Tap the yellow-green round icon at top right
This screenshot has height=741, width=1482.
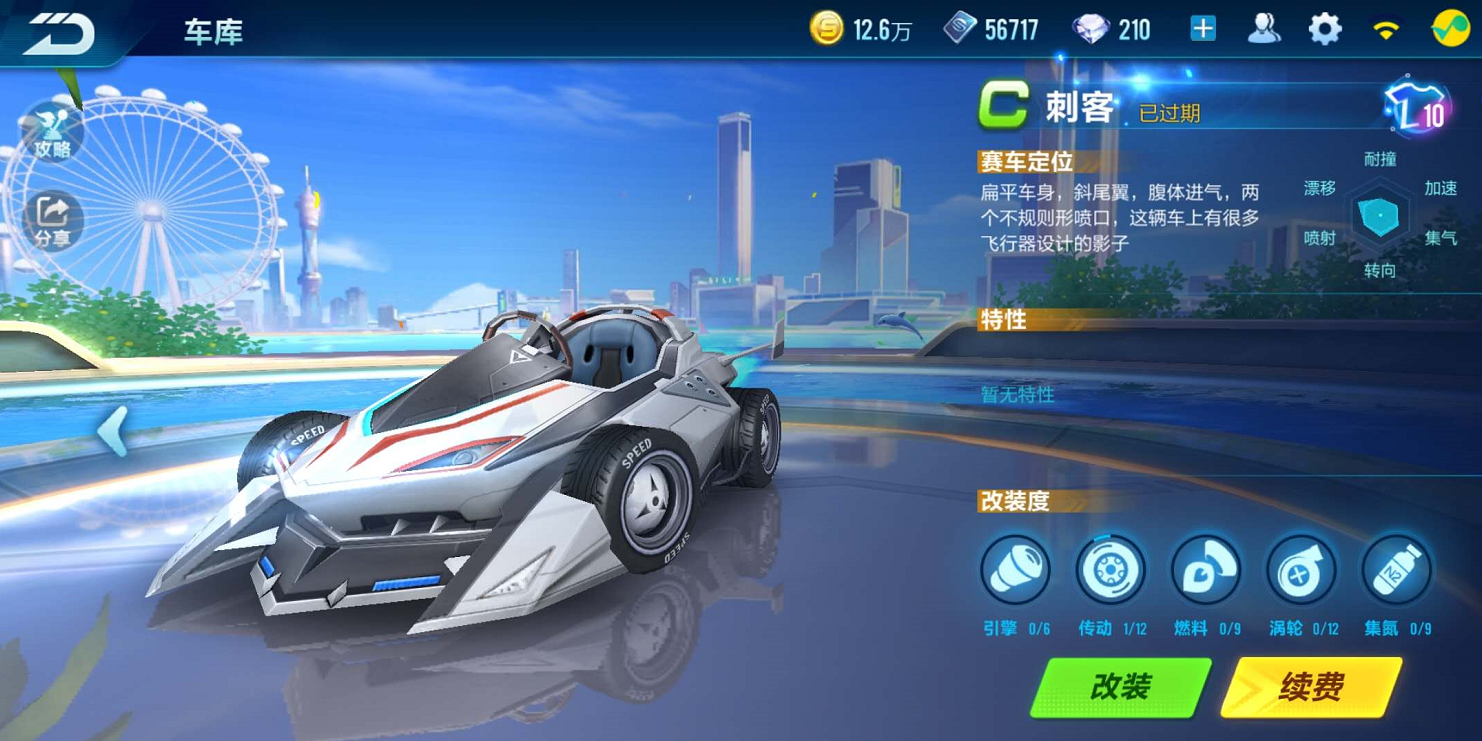pyautogui.click(x=1449, y=29)
